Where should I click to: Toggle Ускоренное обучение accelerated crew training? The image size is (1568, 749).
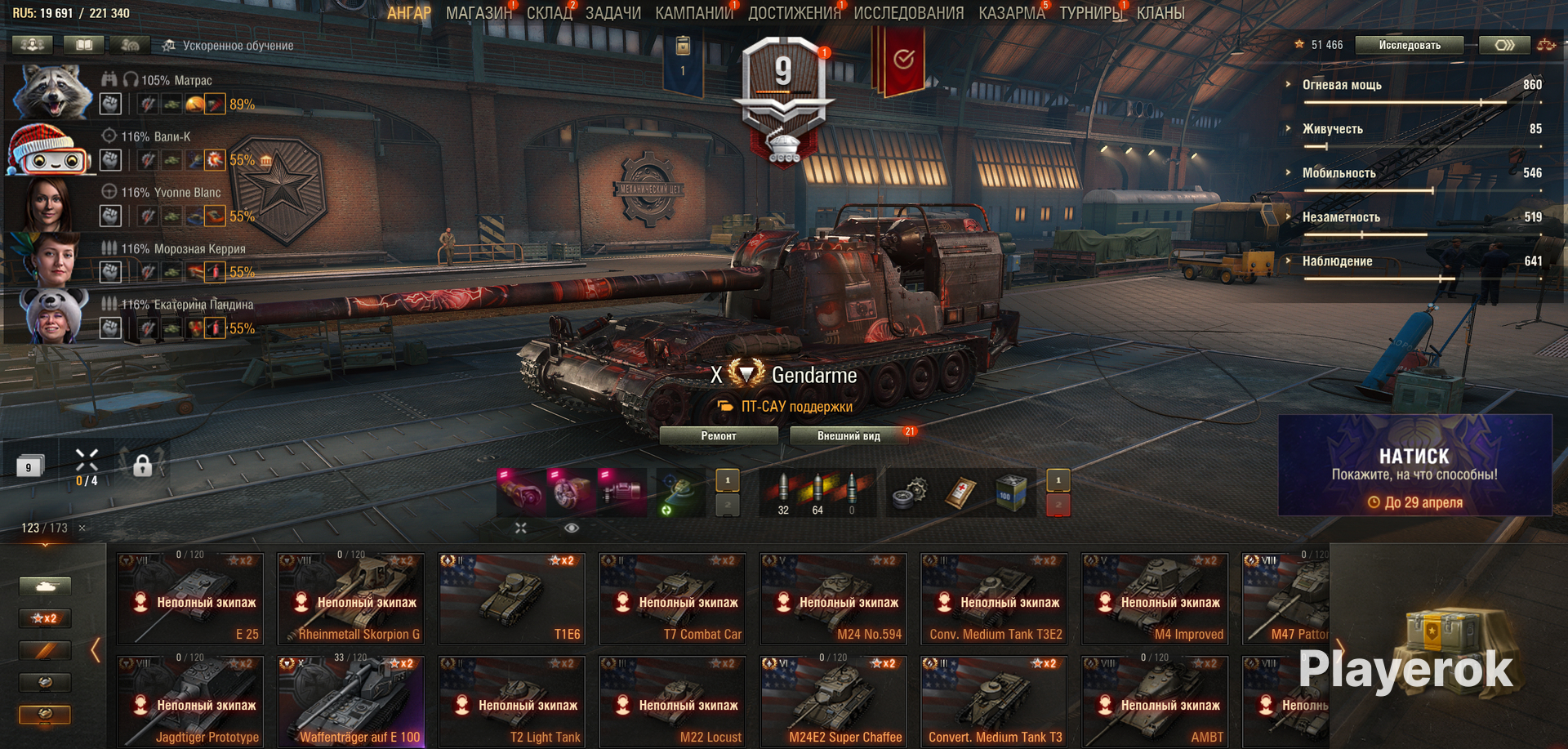click(x=228, y=46)
